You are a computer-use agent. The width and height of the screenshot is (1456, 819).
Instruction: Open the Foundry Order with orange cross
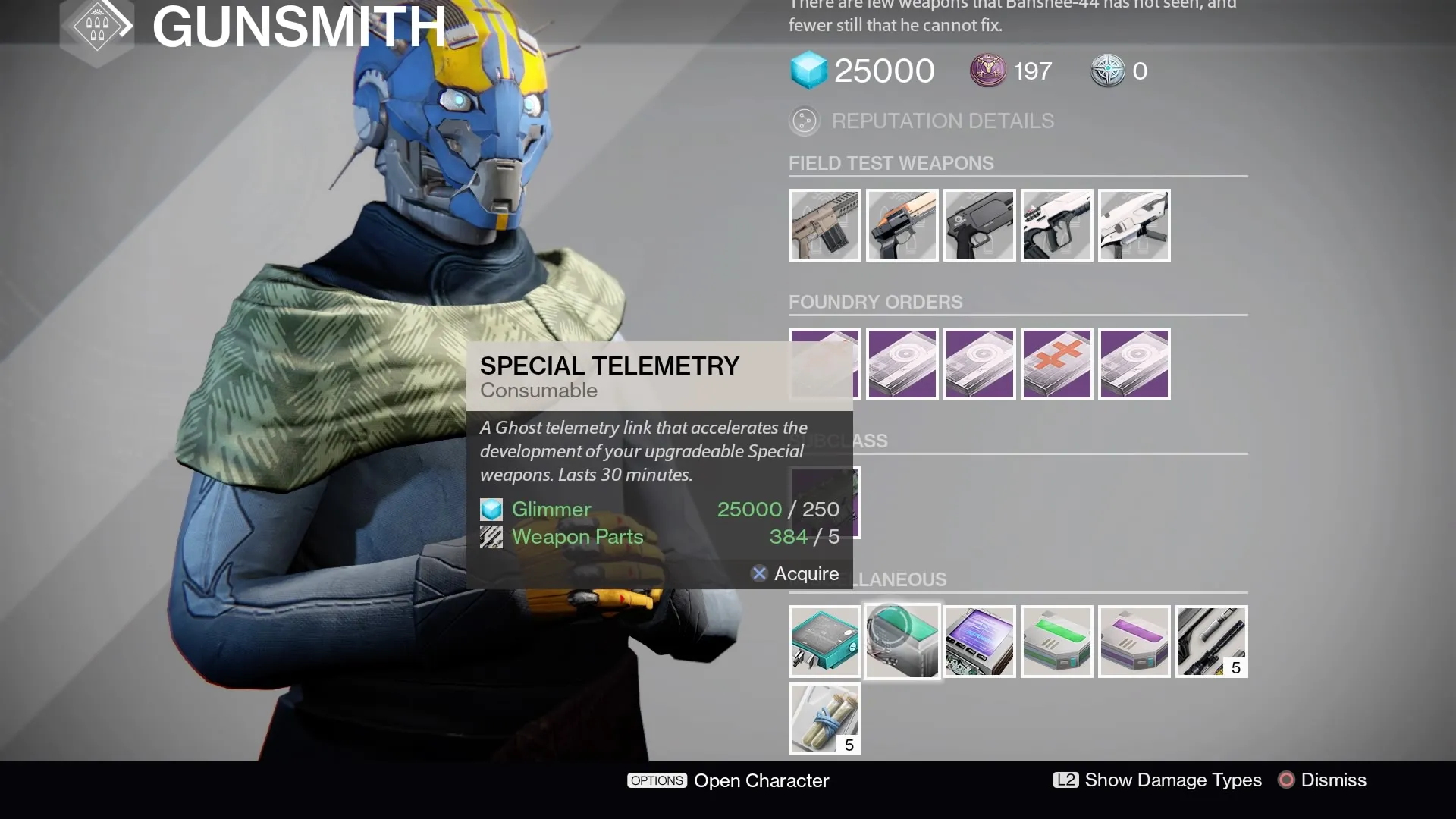(x=1056, y=364)
